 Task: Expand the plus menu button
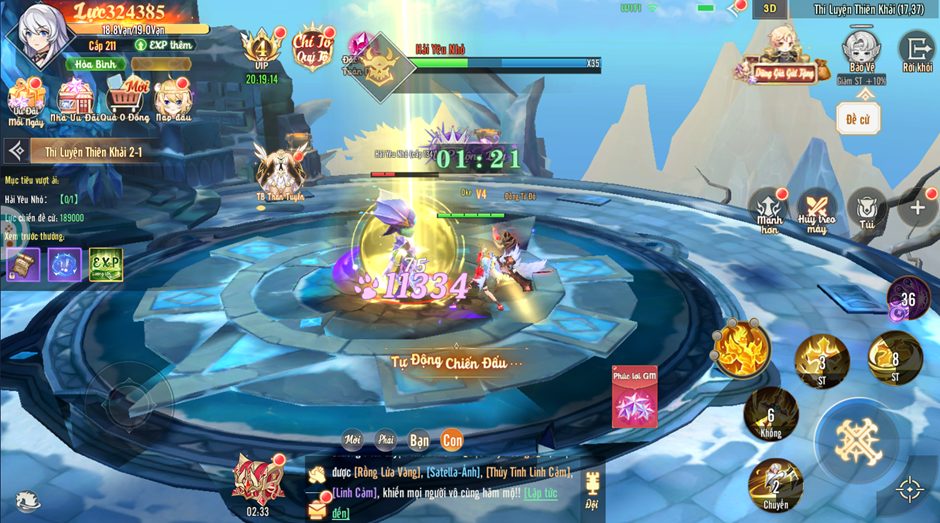click(916, 208)
